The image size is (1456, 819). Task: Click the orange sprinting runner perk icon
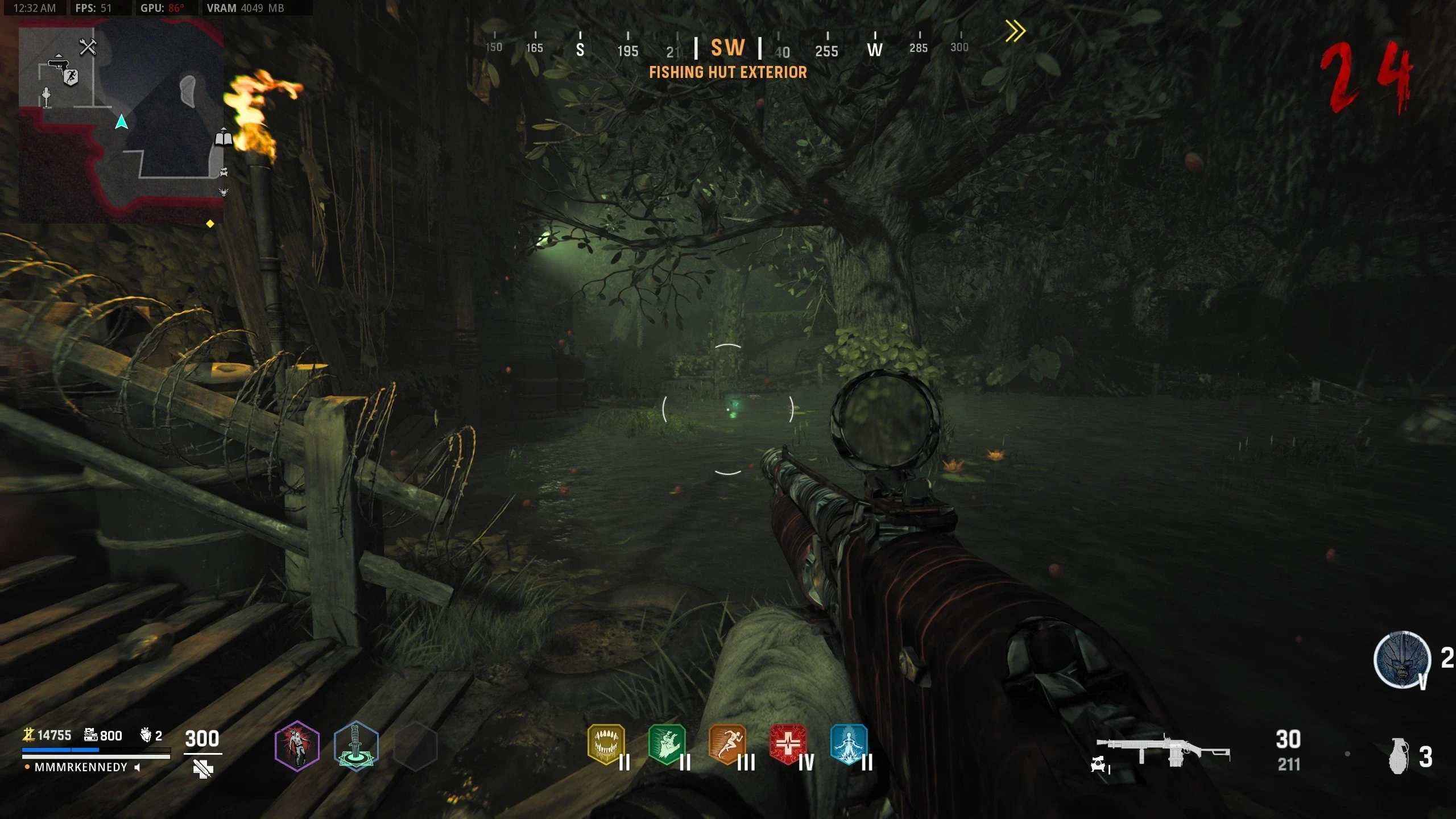point(727,743)
